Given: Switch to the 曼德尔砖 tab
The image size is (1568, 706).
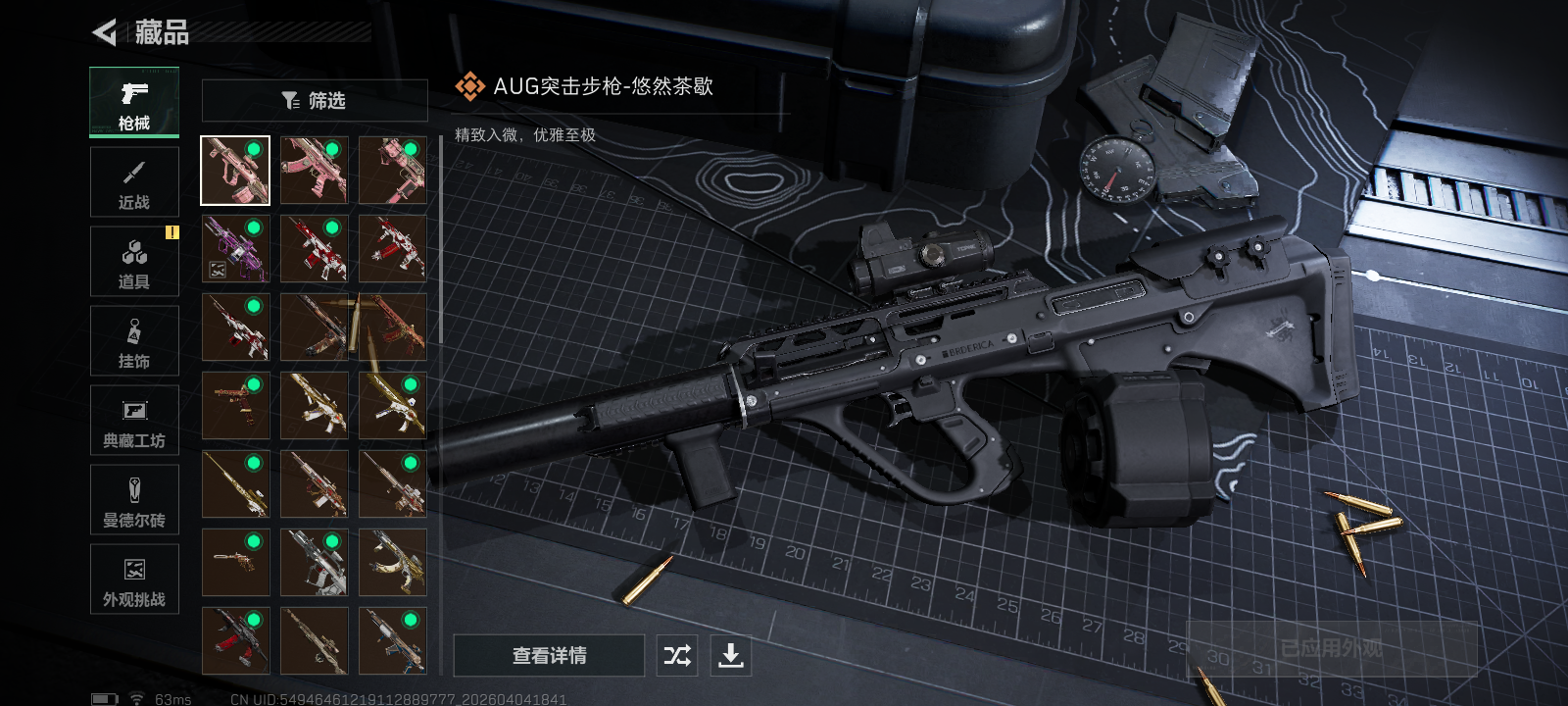Looking at the screenshot, I should pos(134,500).
